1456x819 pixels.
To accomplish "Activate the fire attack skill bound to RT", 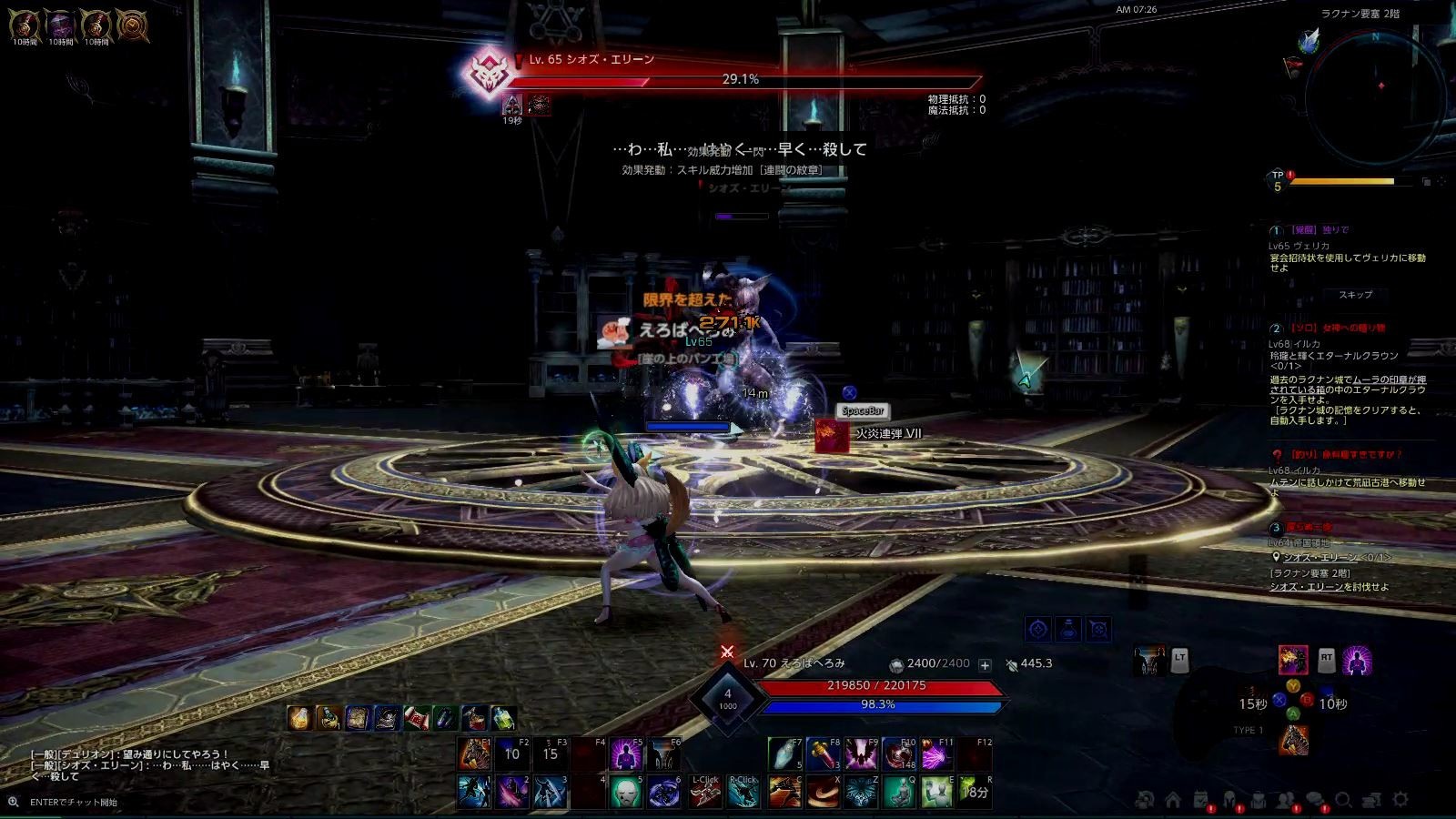I will pyautogui.click(x=1293, y=661).
